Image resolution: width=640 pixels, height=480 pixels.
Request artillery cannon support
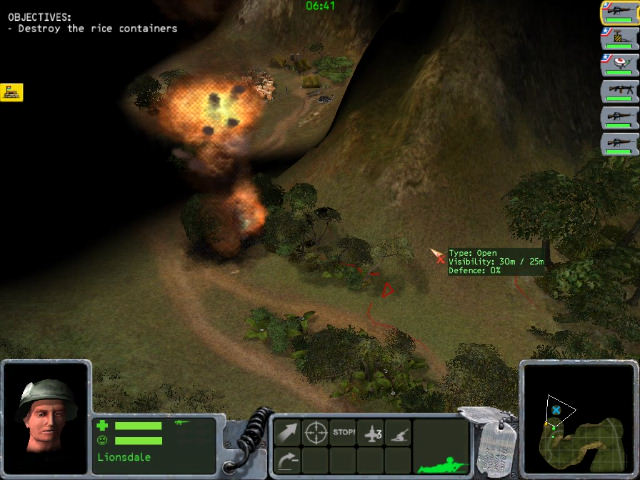point(399,434)
